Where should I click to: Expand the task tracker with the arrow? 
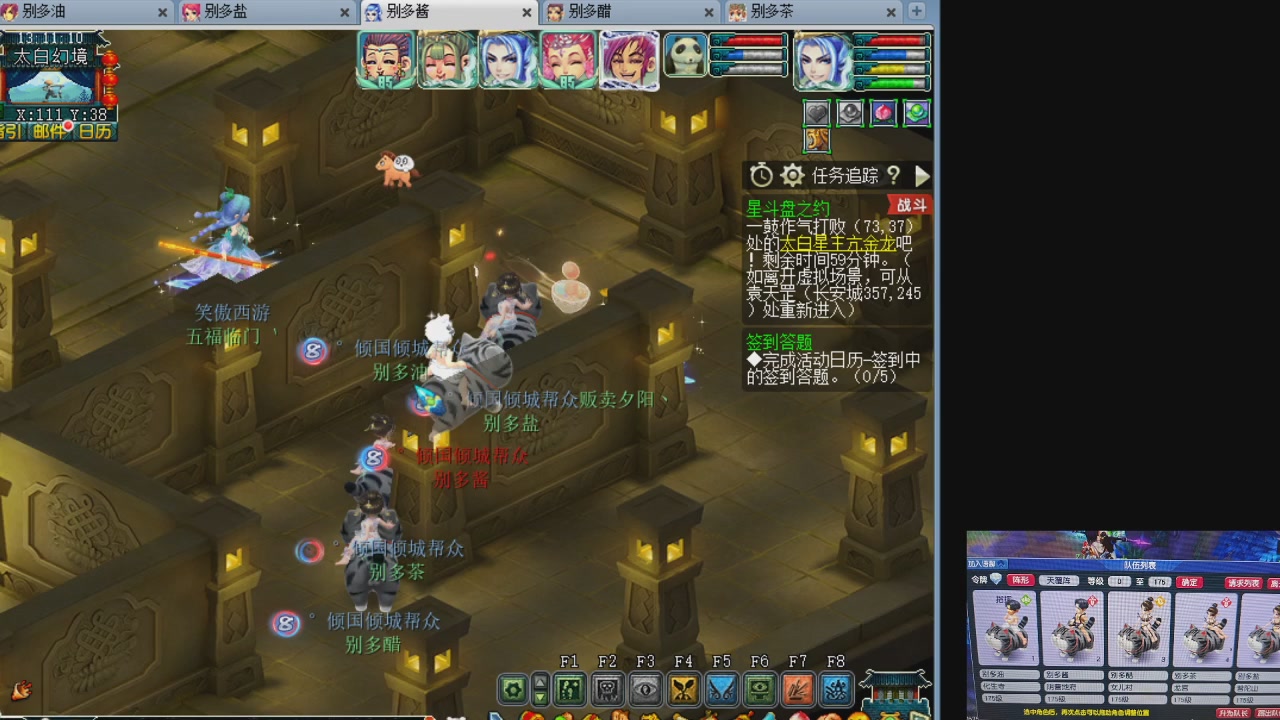(x=923, y=175)
